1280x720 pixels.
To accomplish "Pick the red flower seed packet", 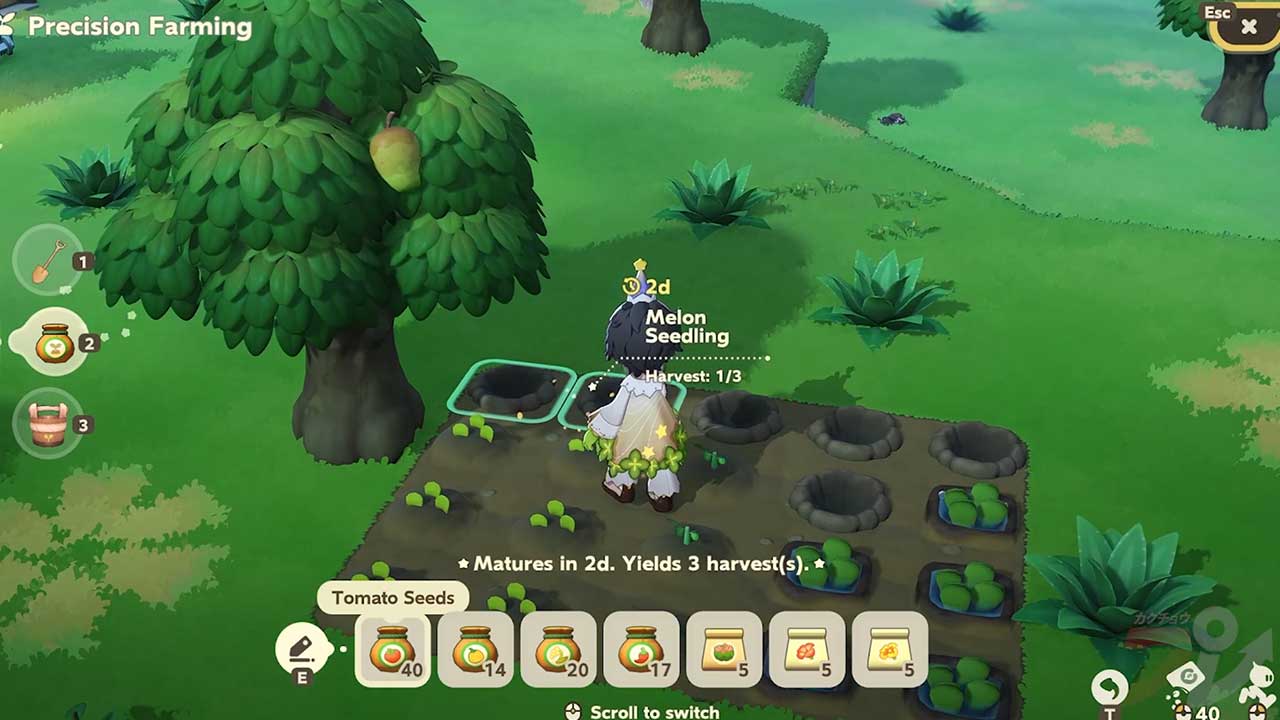I will click(x=807, y=650).
